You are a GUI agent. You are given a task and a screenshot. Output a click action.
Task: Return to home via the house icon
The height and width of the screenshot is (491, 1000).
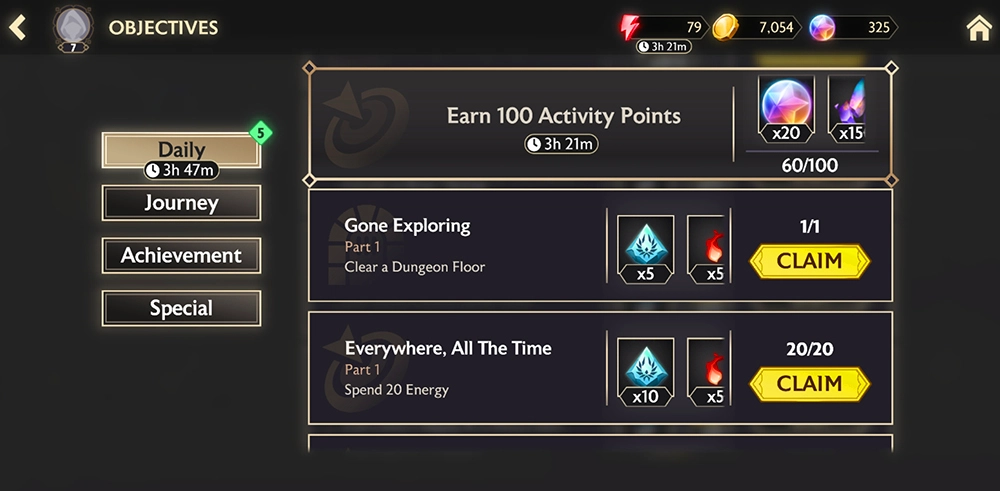(979, 28)
